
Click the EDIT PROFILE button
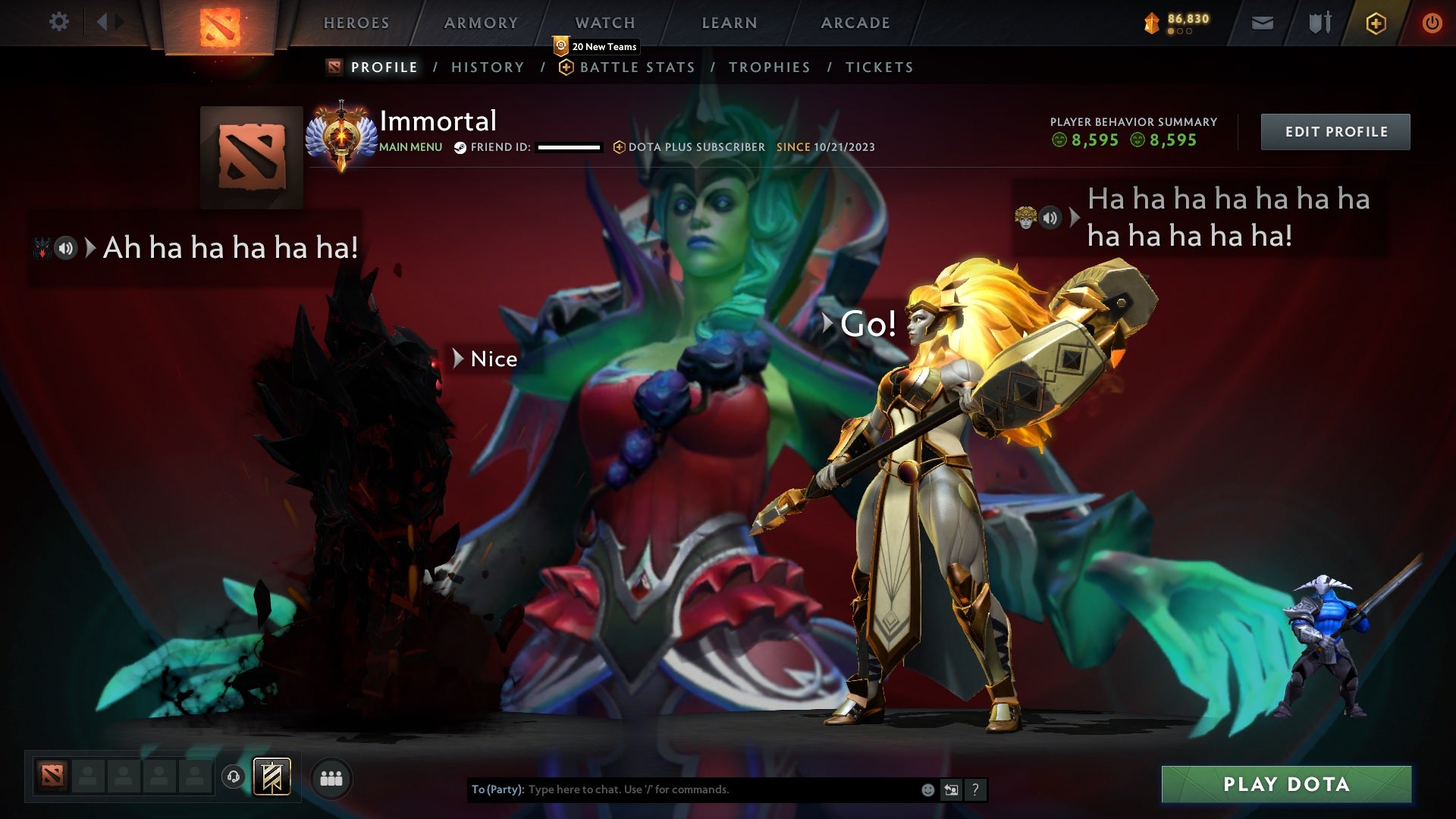pos(1335,130)
